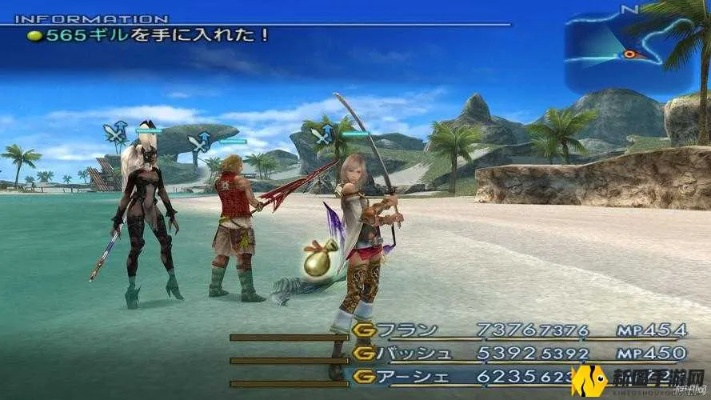Click the gambit G icon beside バッシュ

pos(364,353)
